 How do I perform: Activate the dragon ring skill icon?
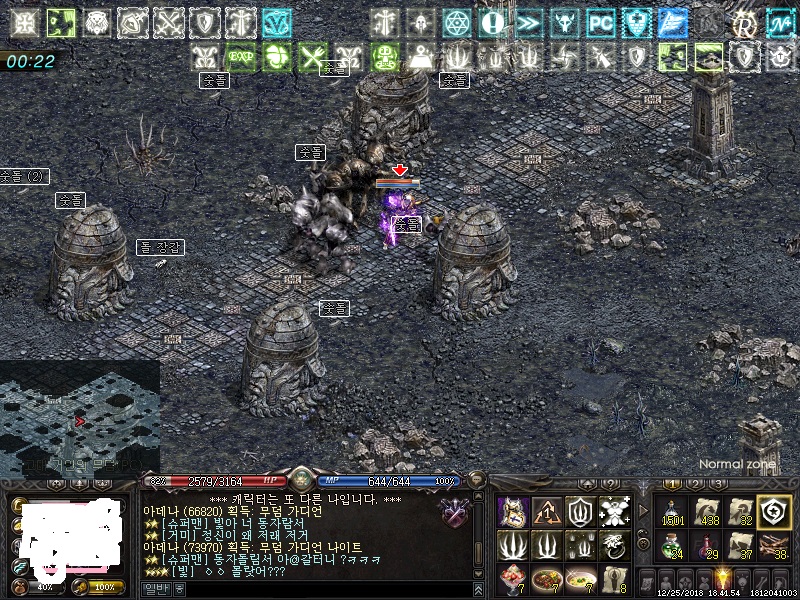(x=614, y=545)
